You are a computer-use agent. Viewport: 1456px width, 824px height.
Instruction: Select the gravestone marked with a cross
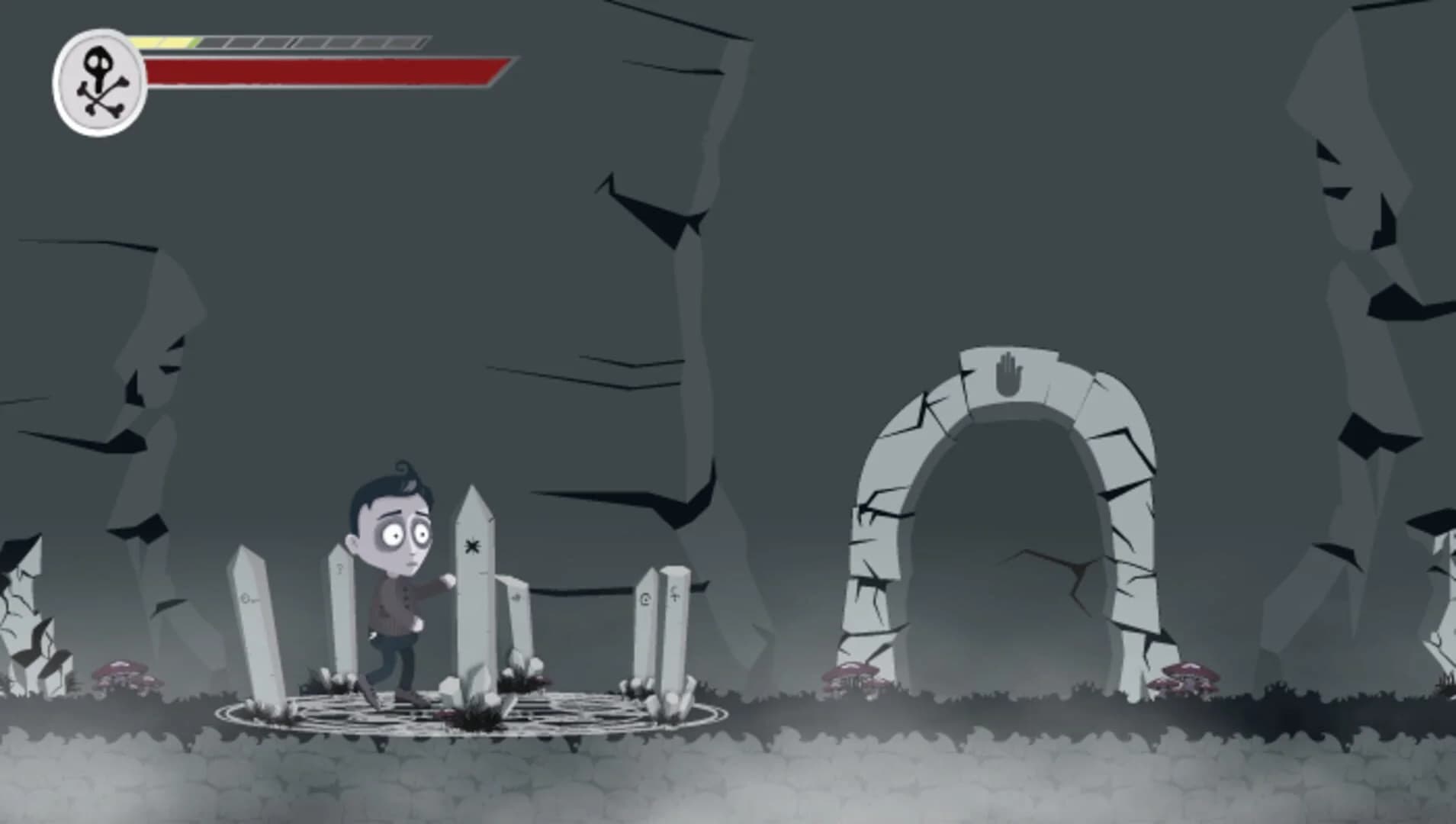point(675,597)
